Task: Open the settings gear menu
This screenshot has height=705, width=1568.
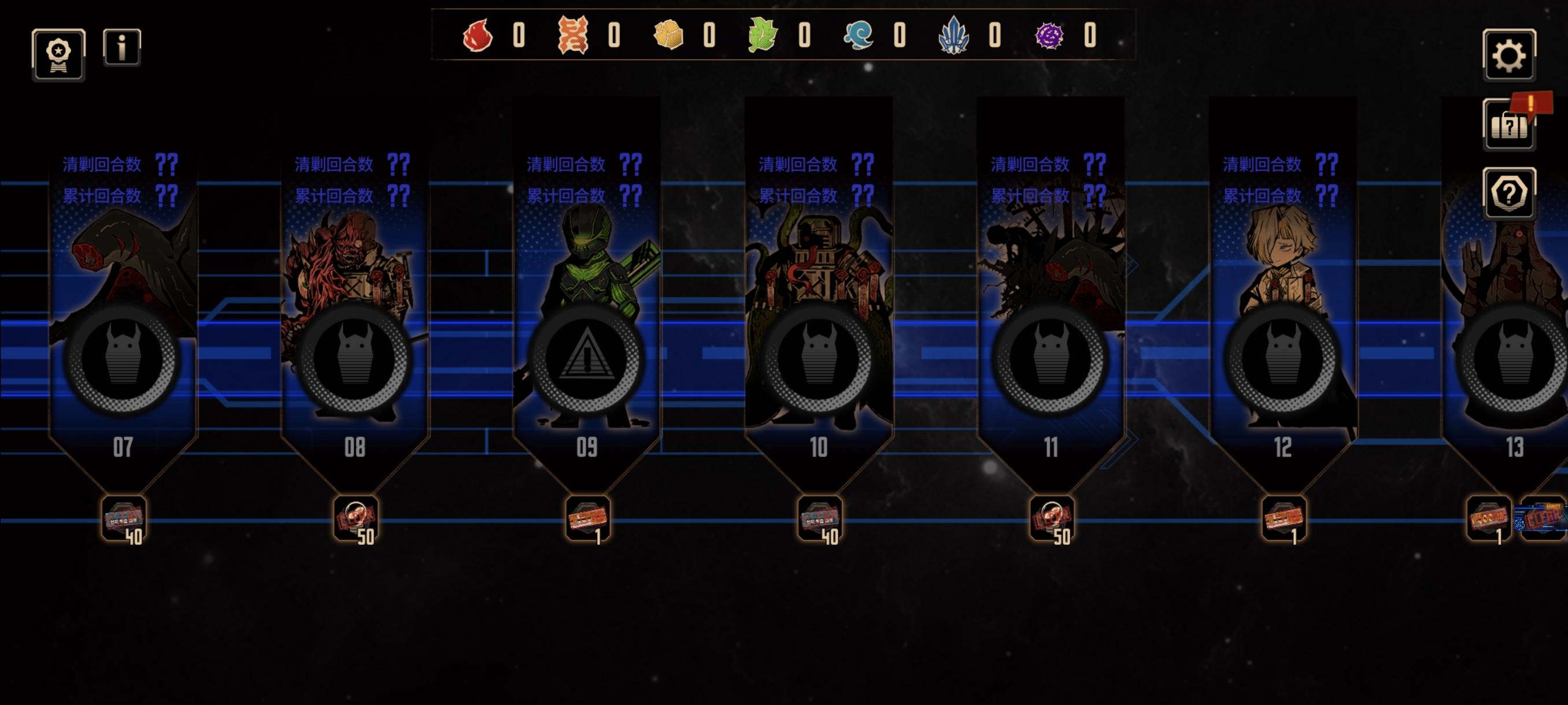Action: pos(1508,55)
